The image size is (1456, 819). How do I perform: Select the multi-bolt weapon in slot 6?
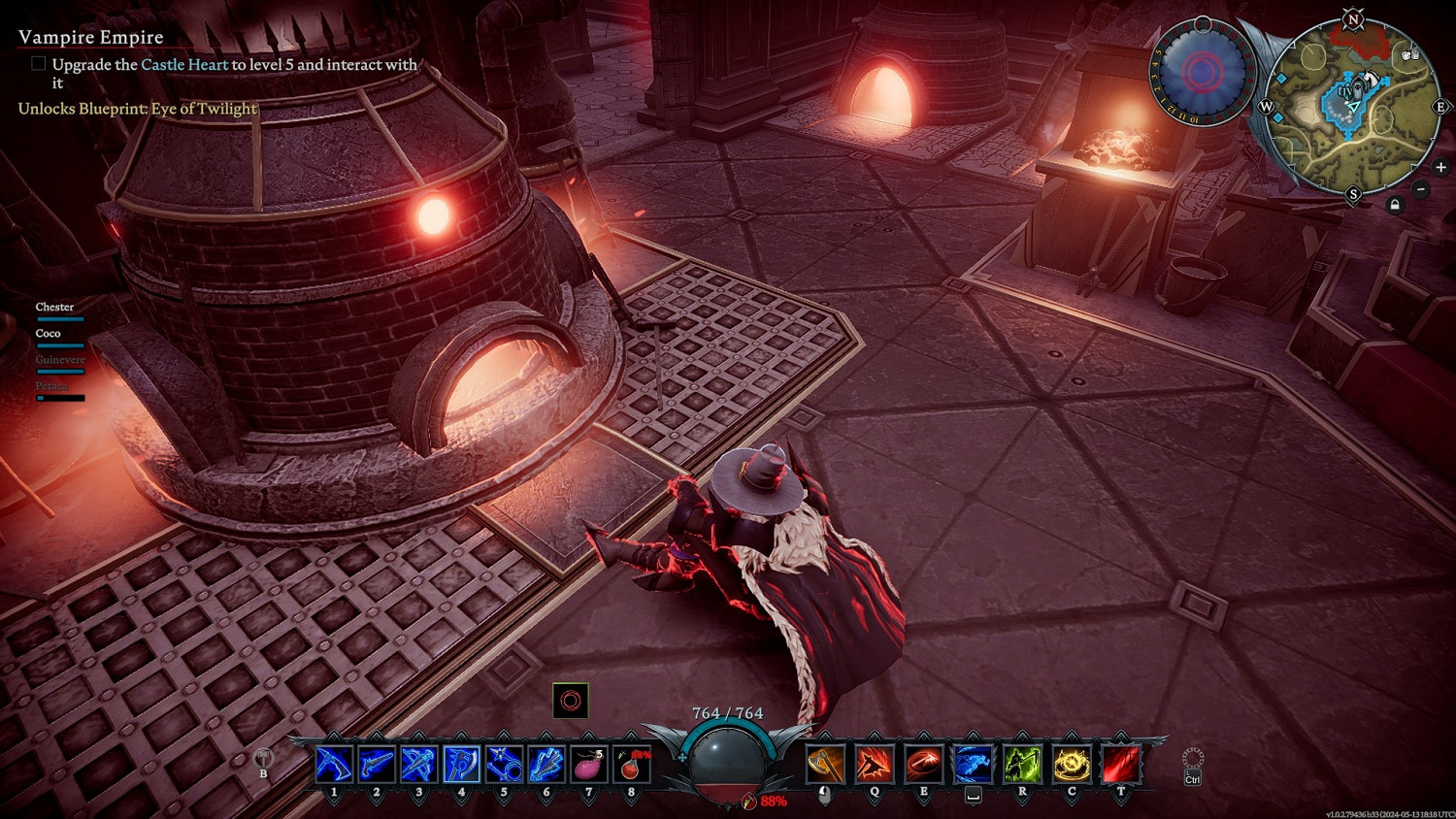546,765
